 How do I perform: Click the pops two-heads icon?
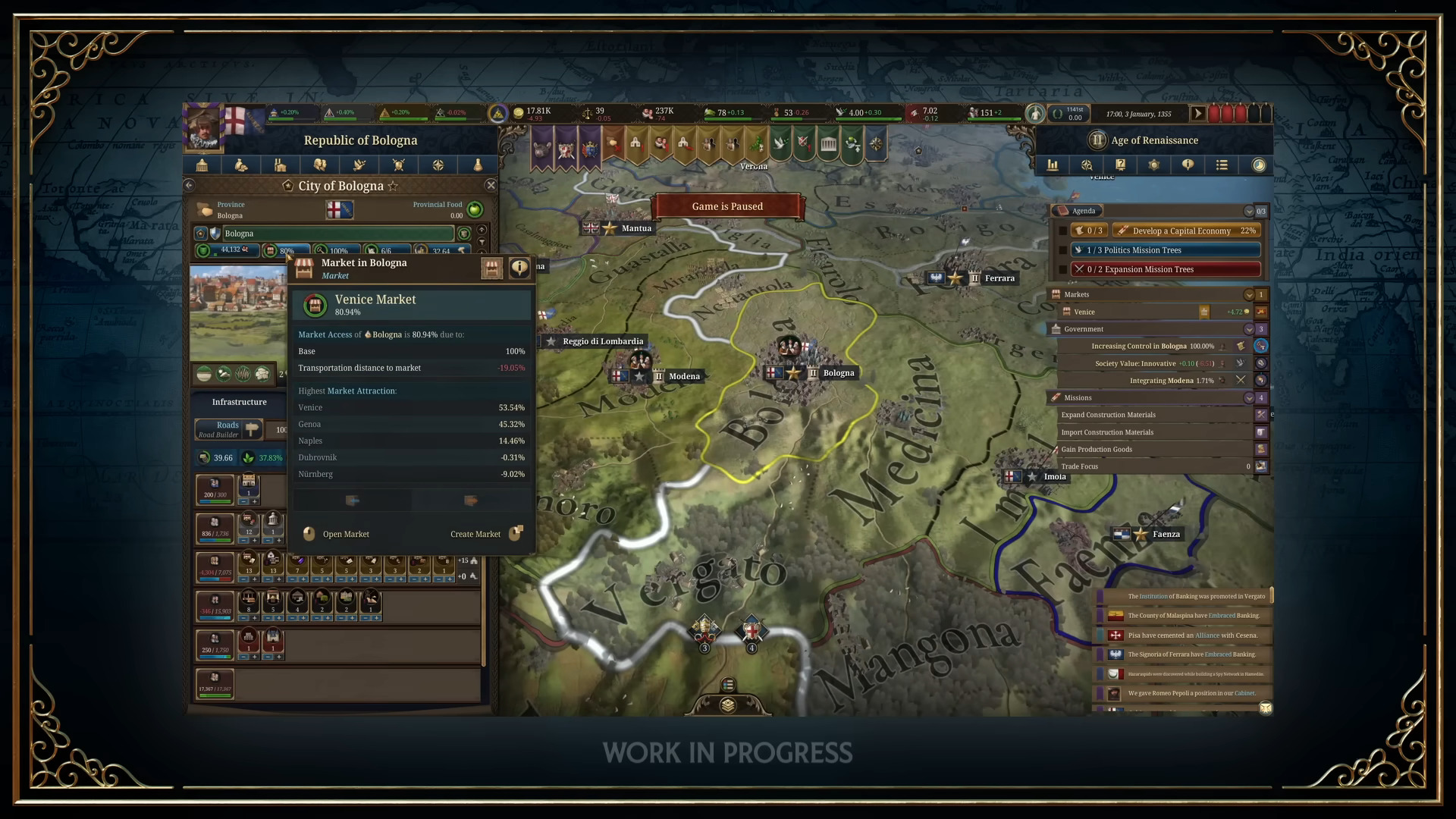point(322,165)
